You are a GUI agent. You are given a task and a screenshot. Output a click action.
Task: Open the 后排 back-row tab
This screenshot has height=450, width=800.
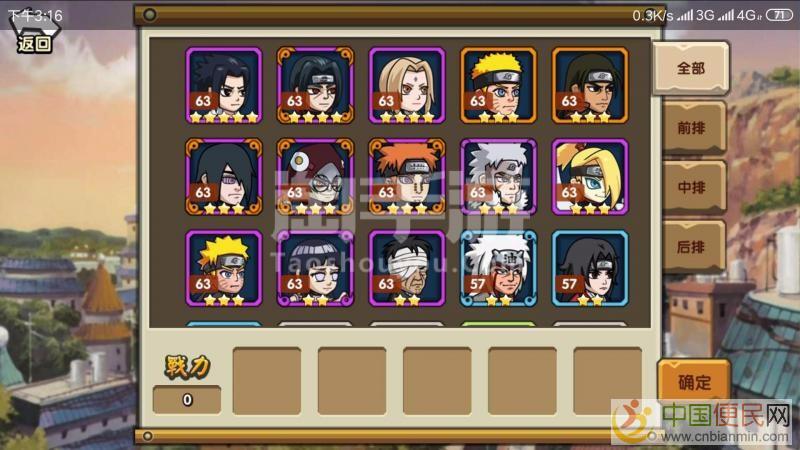click(x=691, y=246)
